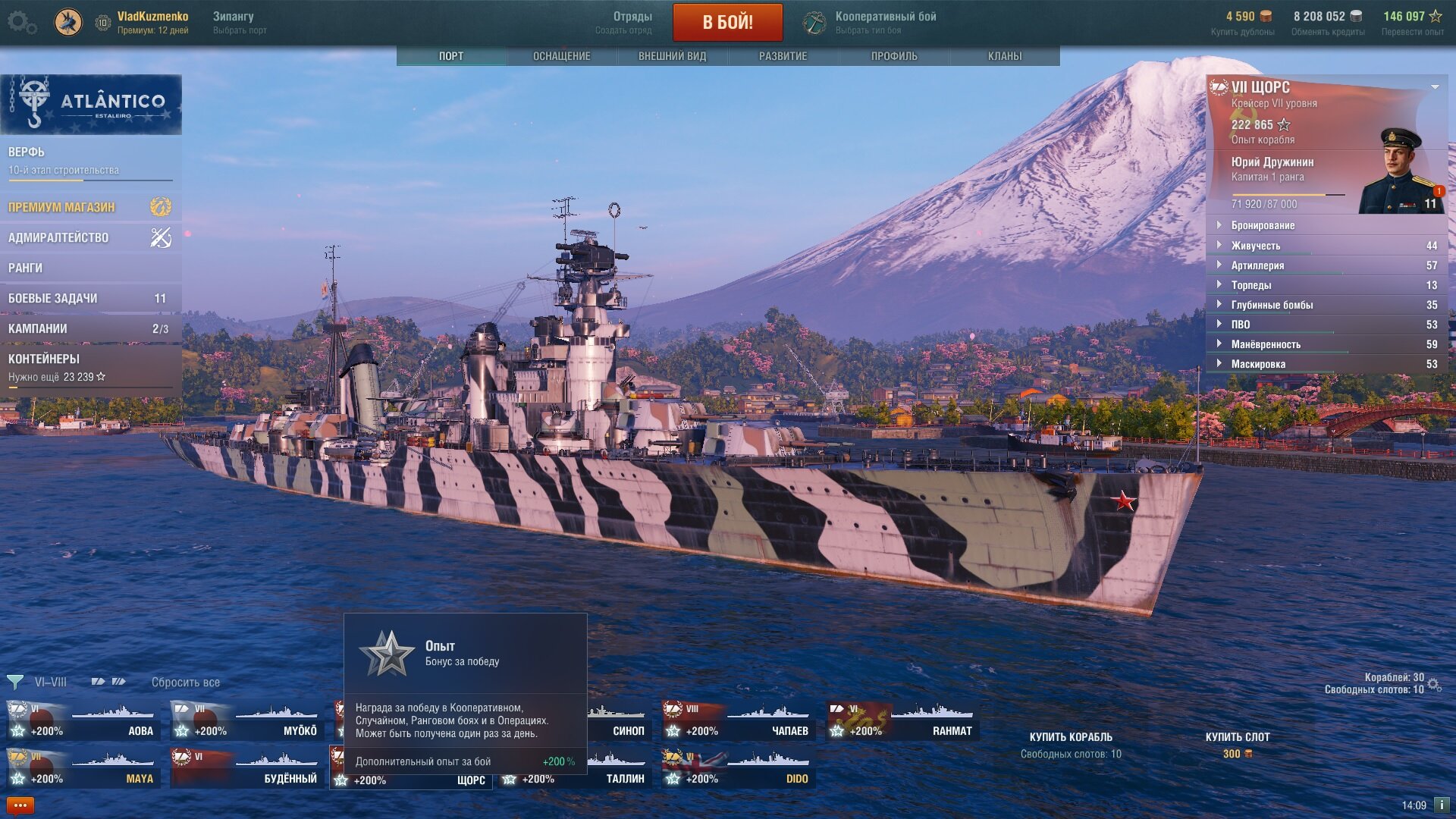
Task: Open the КЛАНЫ tab
Action: point(1004,56)
